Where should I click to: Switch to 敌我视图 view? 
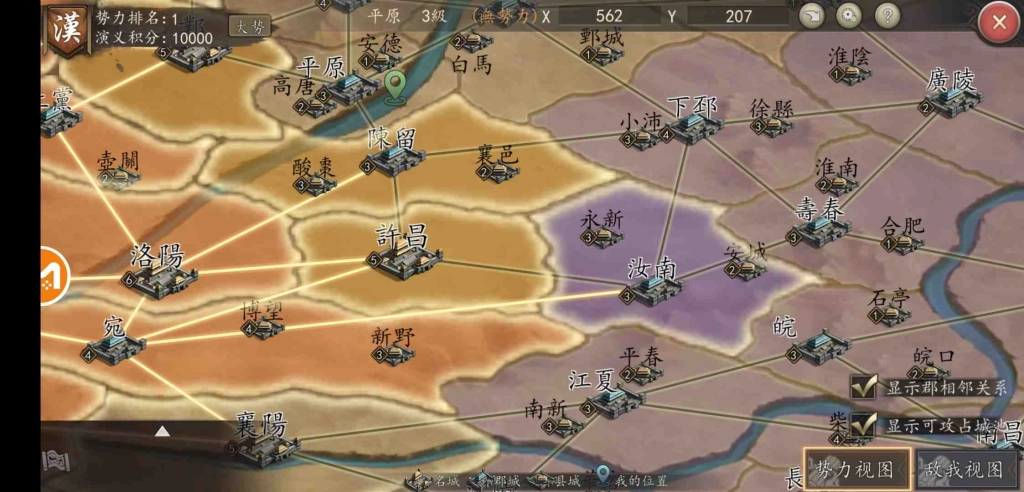[x=964, y=469]
